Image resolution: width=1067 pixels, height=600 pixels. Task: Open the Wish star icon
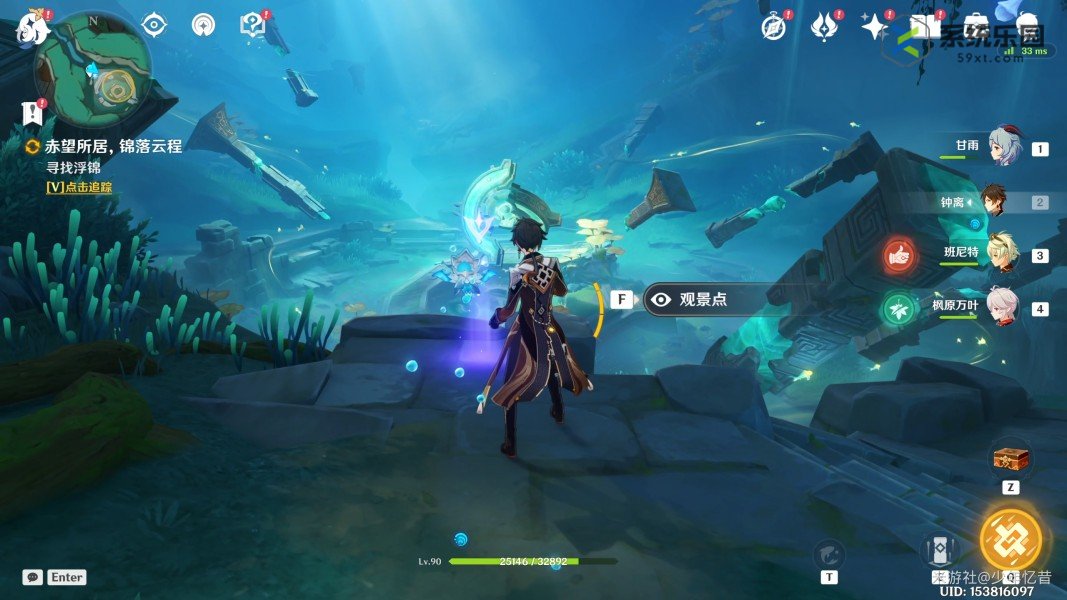[x=875, y=27]
